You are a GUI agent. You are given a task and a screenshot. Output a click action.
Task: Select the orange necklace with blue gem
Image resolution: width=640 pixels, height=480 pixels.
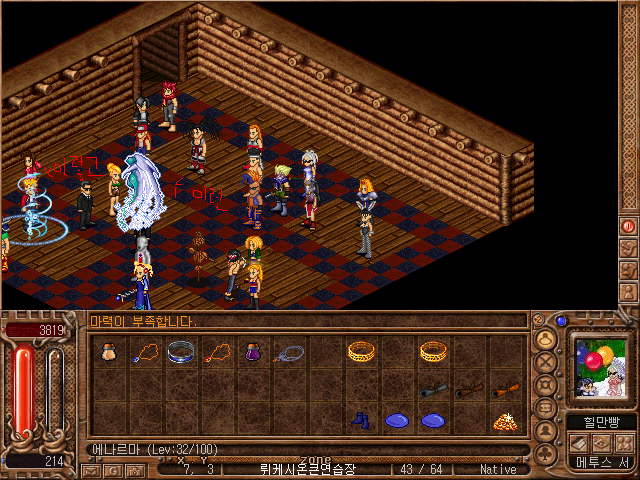pyautogui.click(x=145, y=352)
